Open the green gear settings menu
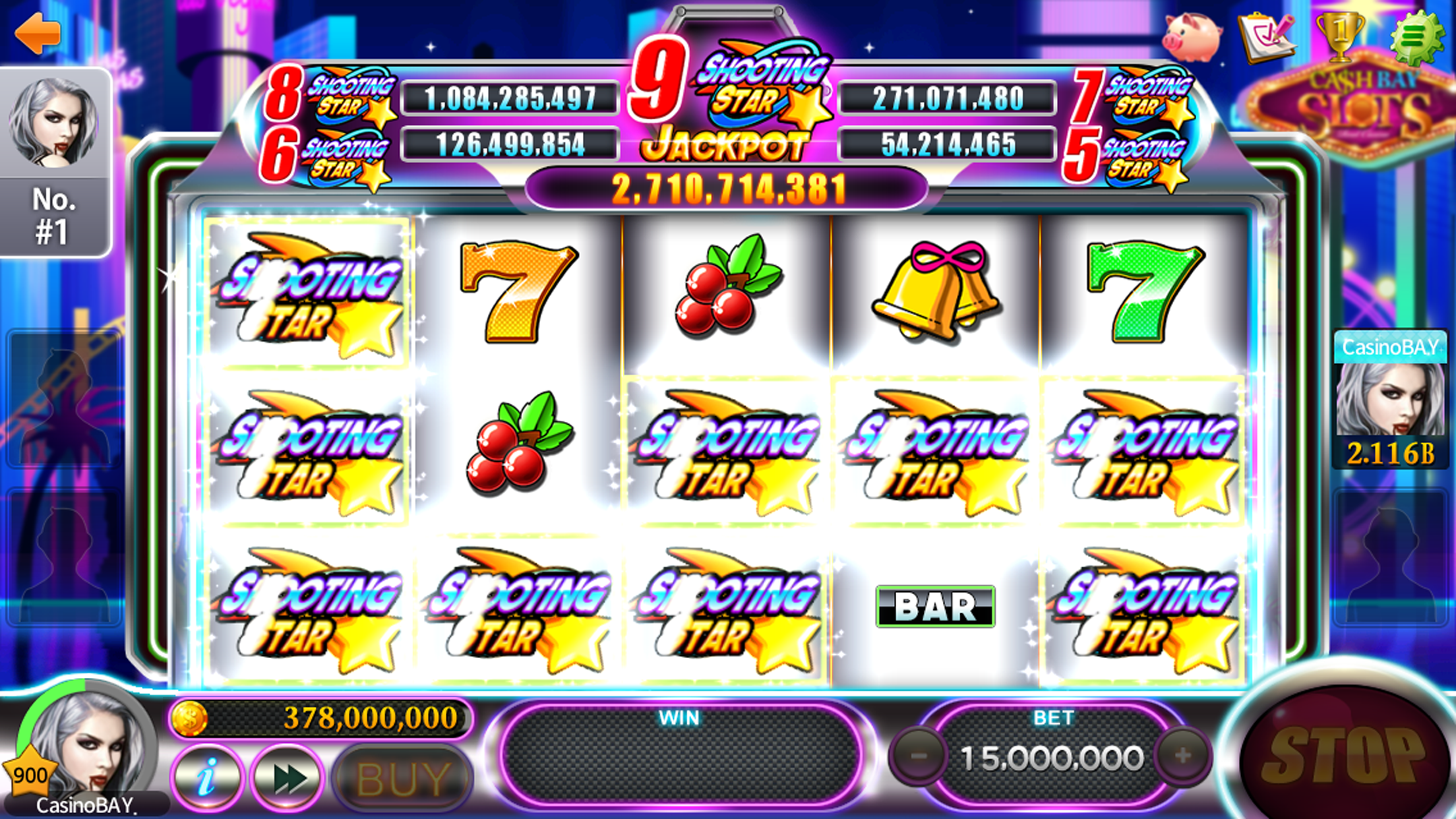The height and width of the screenshot is (819, 1456). [1414, 38]
